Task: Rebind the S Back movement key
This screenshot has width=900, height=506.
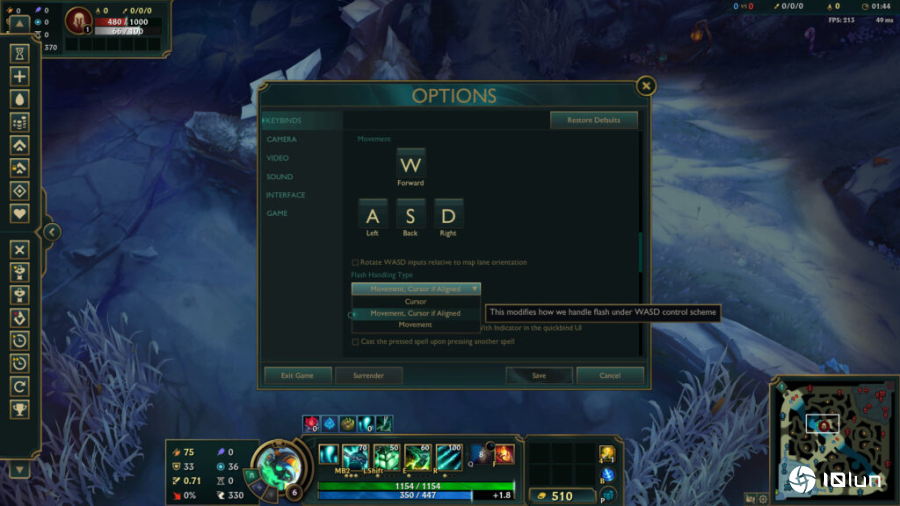Action: pos(410,214)
